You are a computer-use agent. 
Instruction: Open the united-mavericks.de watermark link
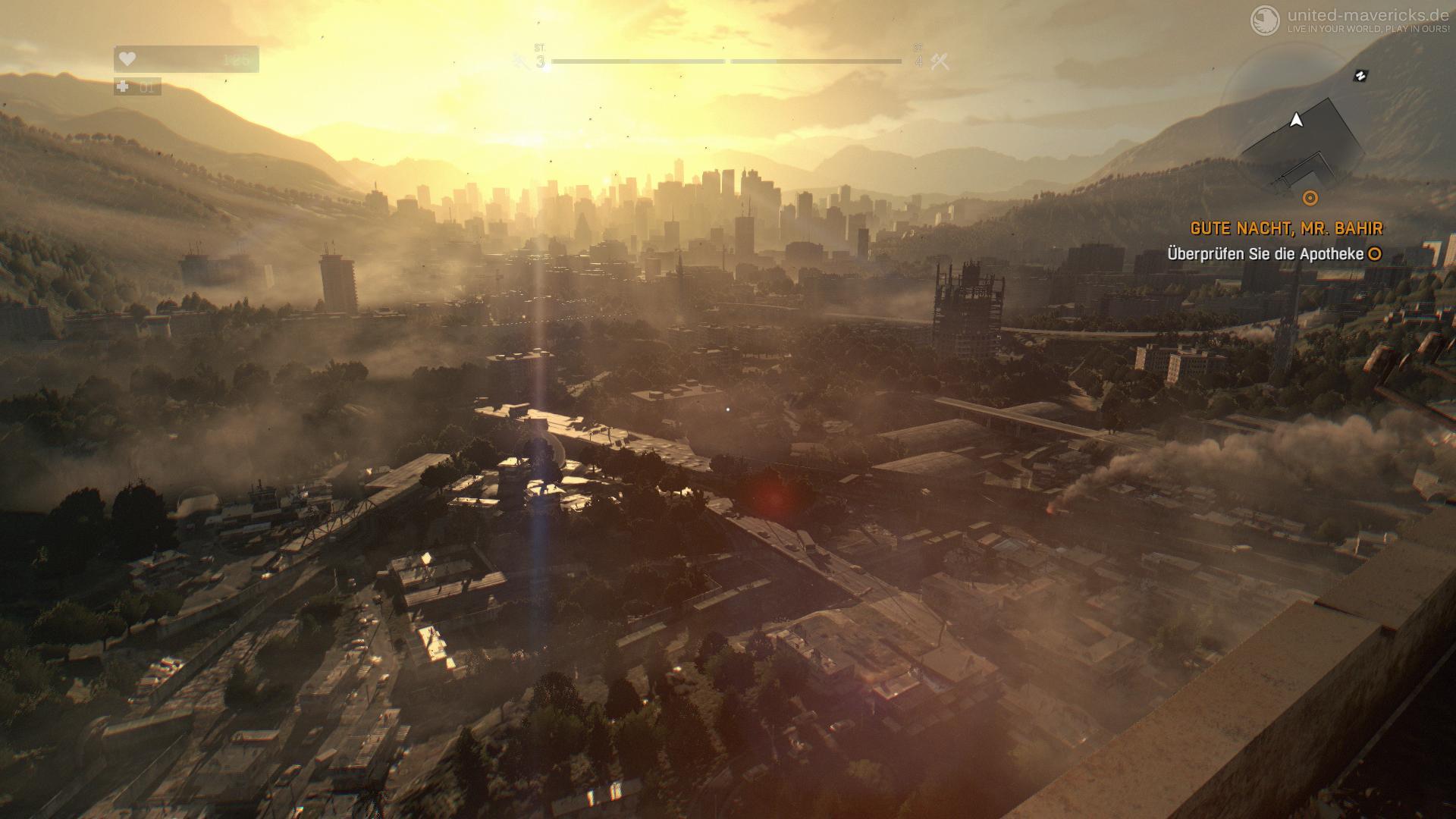click(1359, 15)
